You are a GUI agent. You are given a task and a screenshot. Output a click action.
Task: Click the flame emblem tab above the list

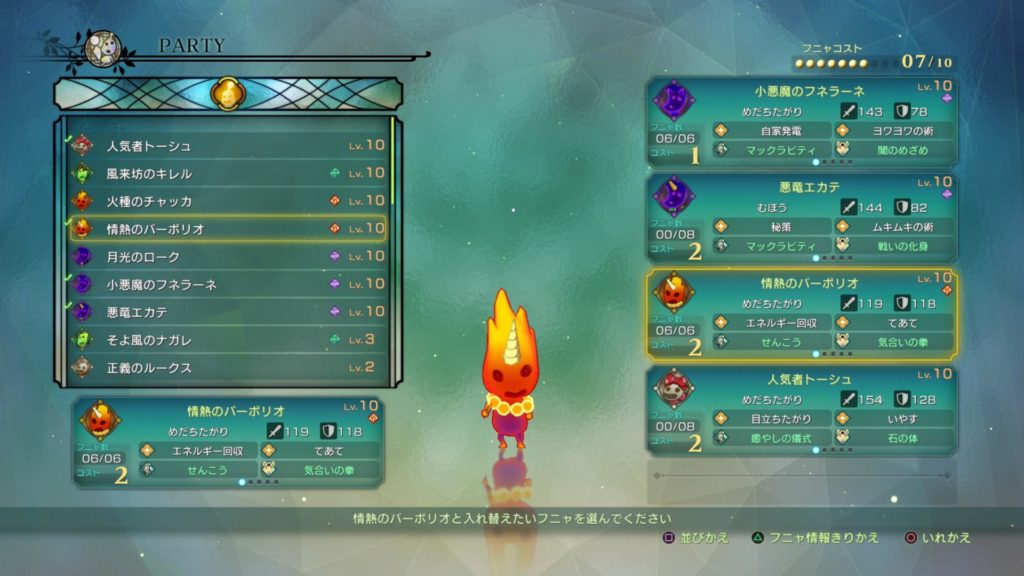227,94
